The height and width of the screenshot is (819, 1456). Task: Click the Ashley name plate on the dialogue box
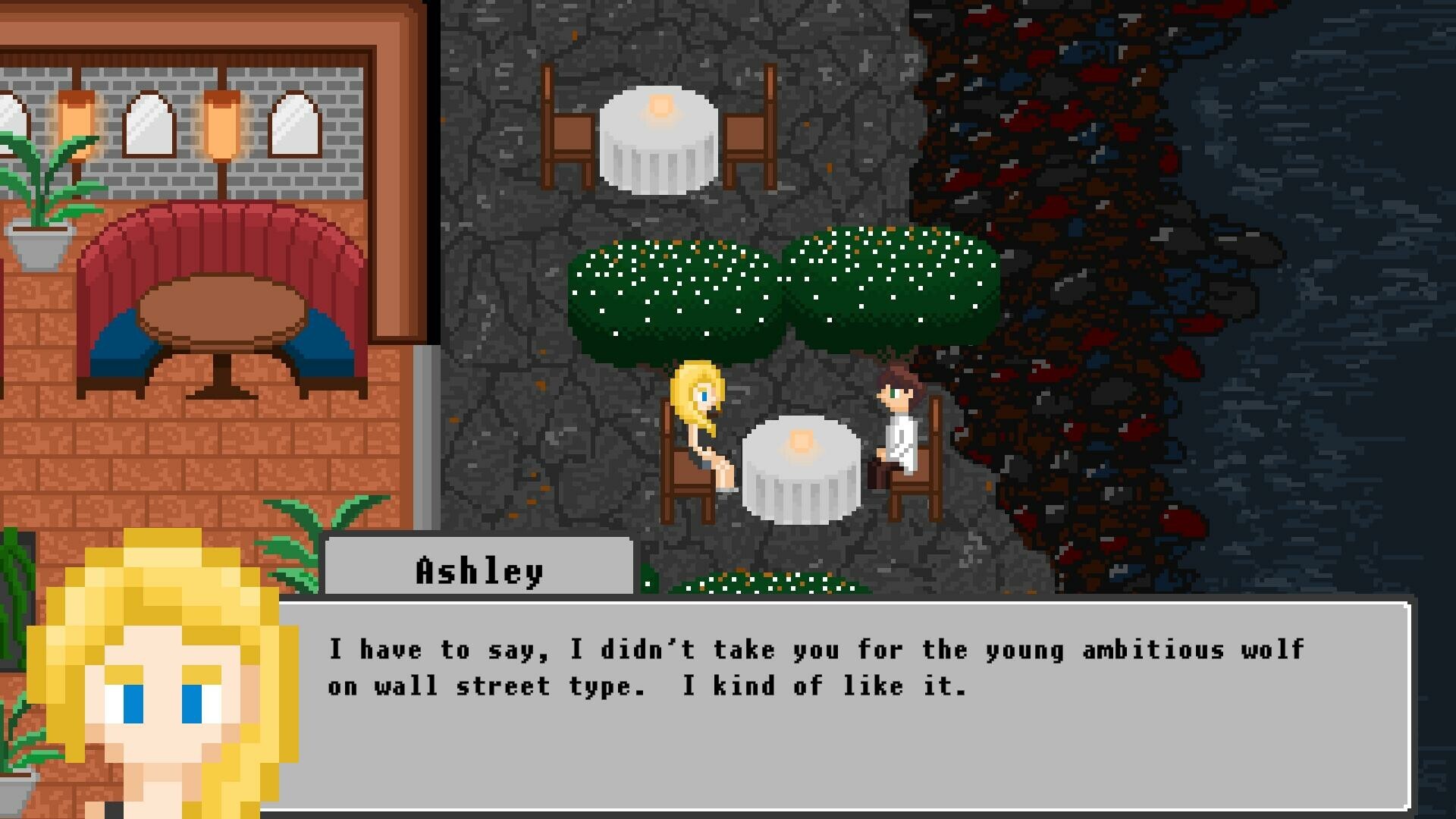pos(478,569)
